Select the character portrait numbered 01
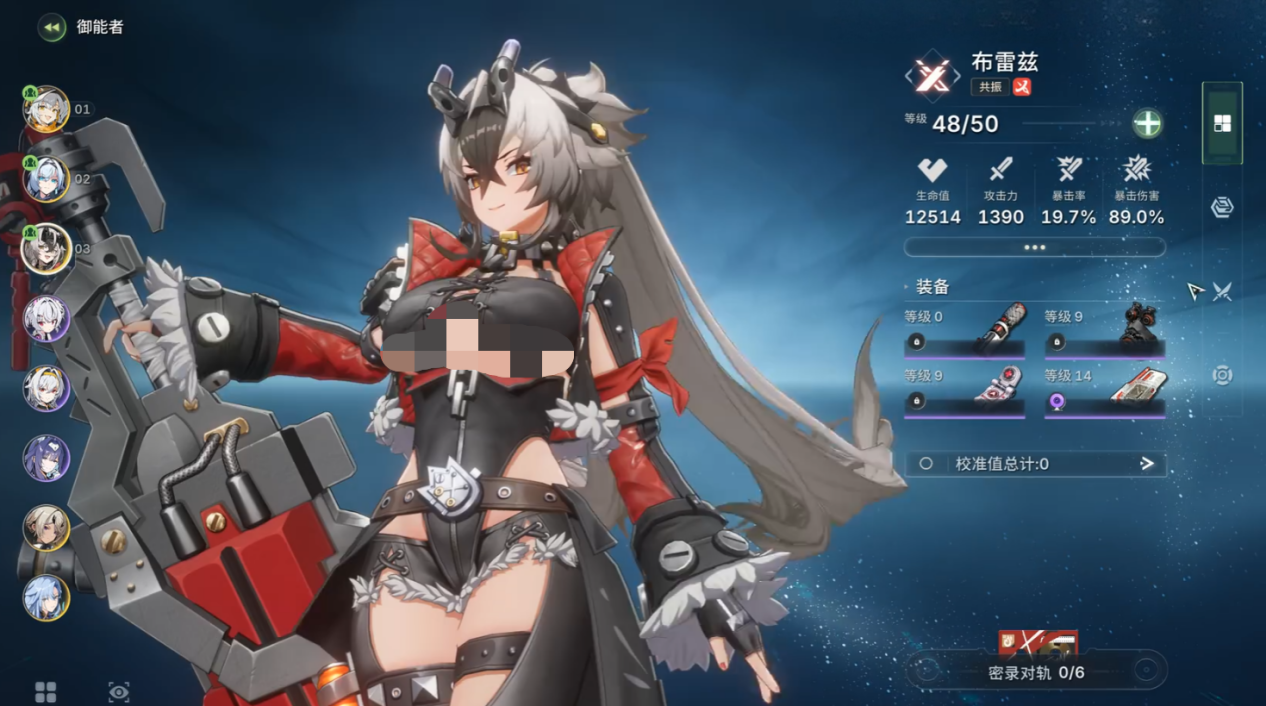This screenshot has height=706, width=1266. (x=46, y=110)
